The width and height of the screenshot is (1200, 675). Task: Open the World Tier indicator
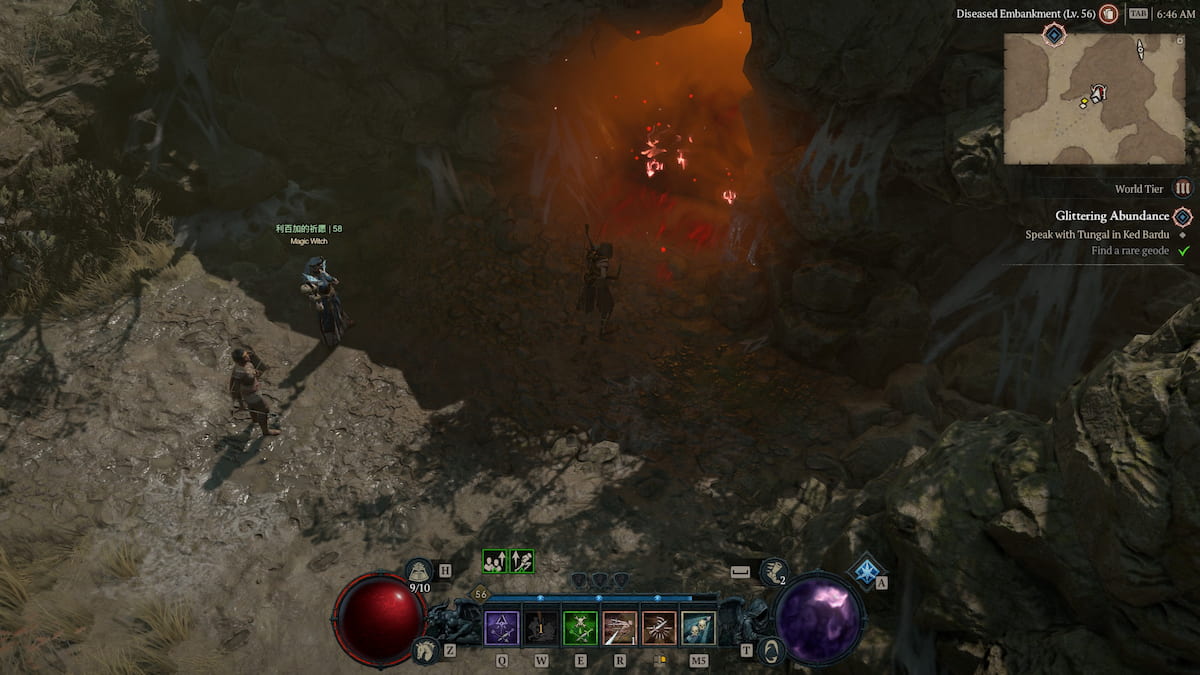point(1183,188)
